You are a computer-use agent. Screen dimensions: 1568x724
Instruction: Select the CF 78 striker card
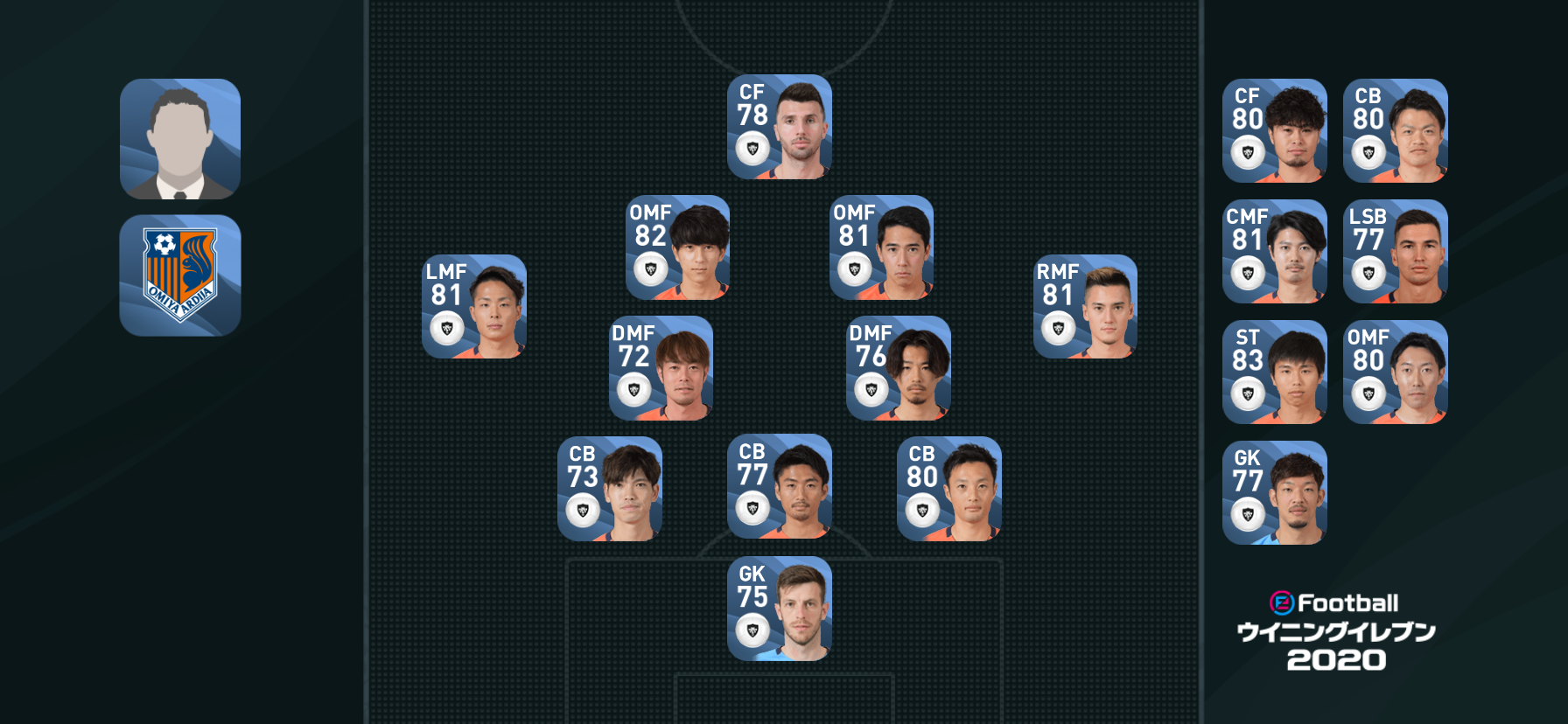point(779,127)
